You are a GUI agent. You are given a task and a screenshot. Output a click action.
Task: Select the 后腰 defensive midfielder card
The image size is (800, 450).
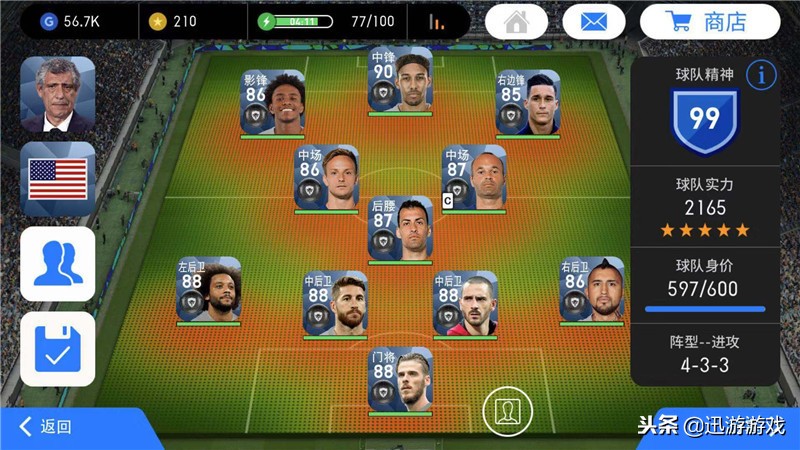point(400,227)
